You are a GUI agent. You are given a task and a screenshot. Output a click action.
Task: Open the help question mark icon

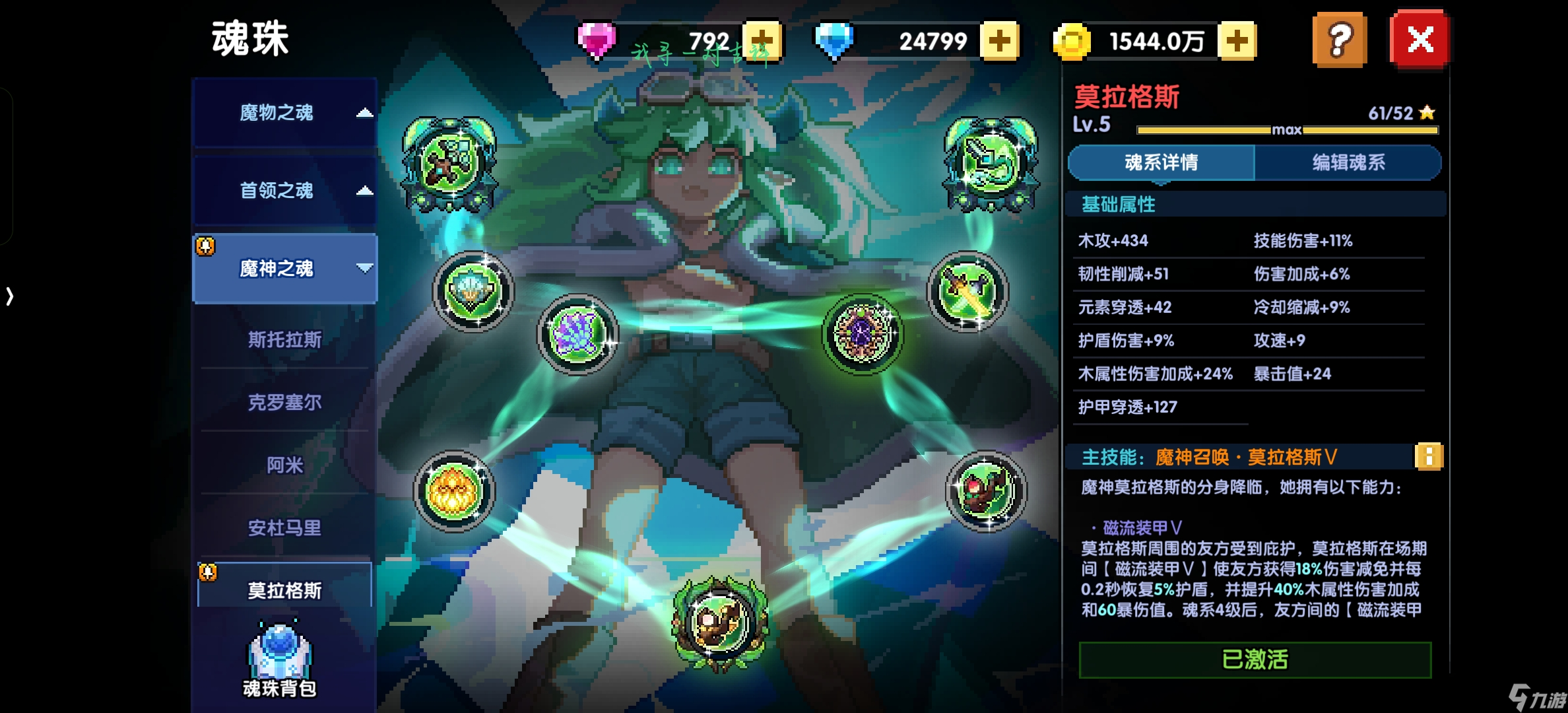(1339, 42)
